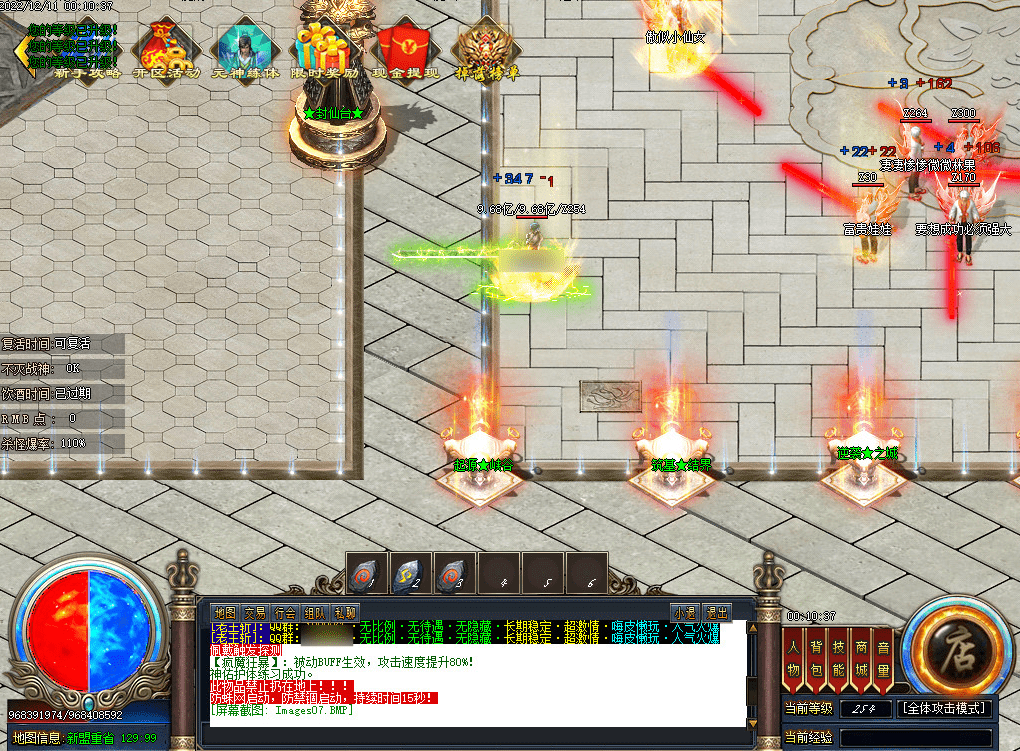This screenshot has width=1020, height=751.
Task: Open the 私聊 private chat button
Action: (x=344, y=612)
